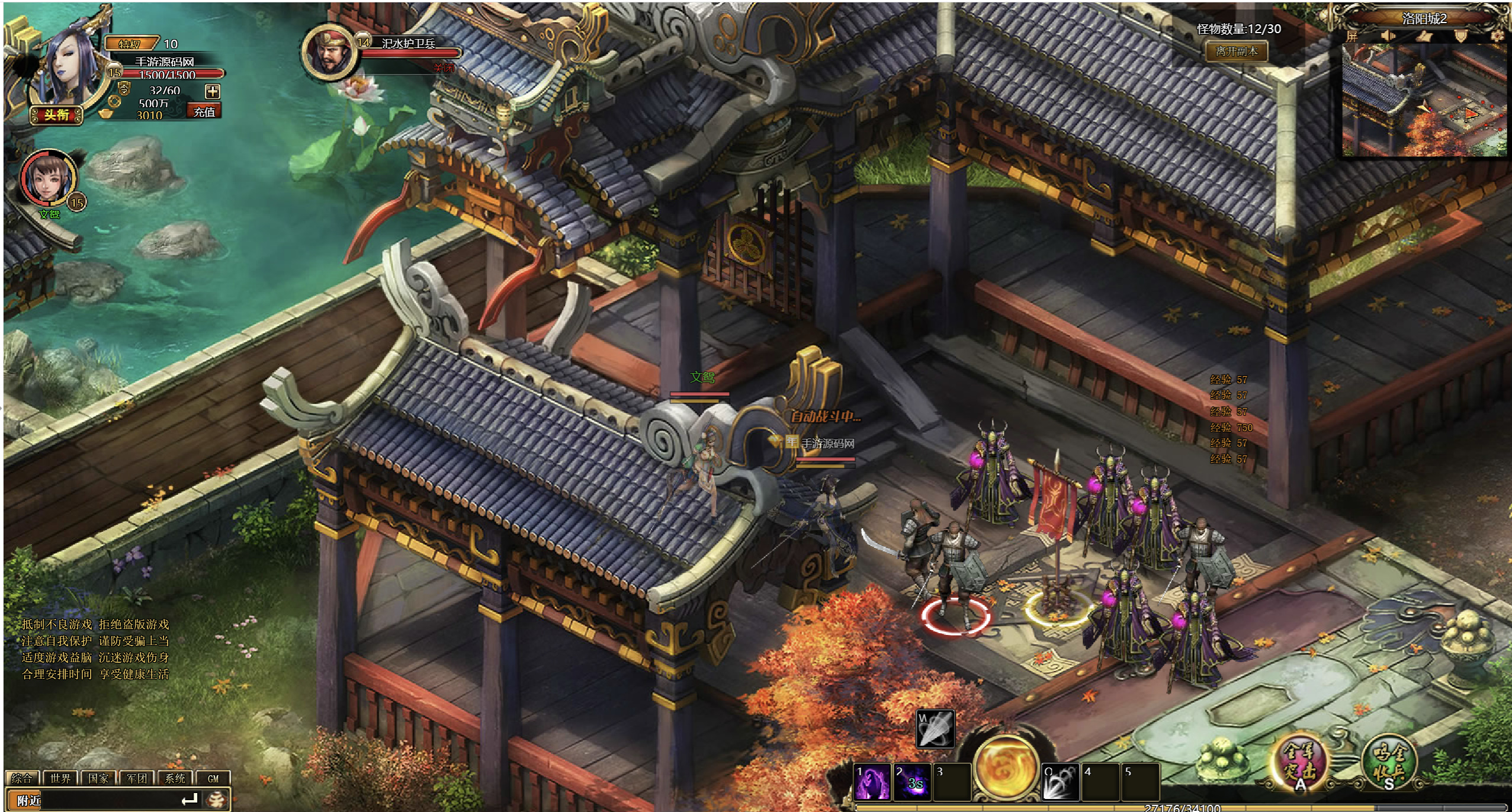Use the arrow volley skill icon

(935, 728)
